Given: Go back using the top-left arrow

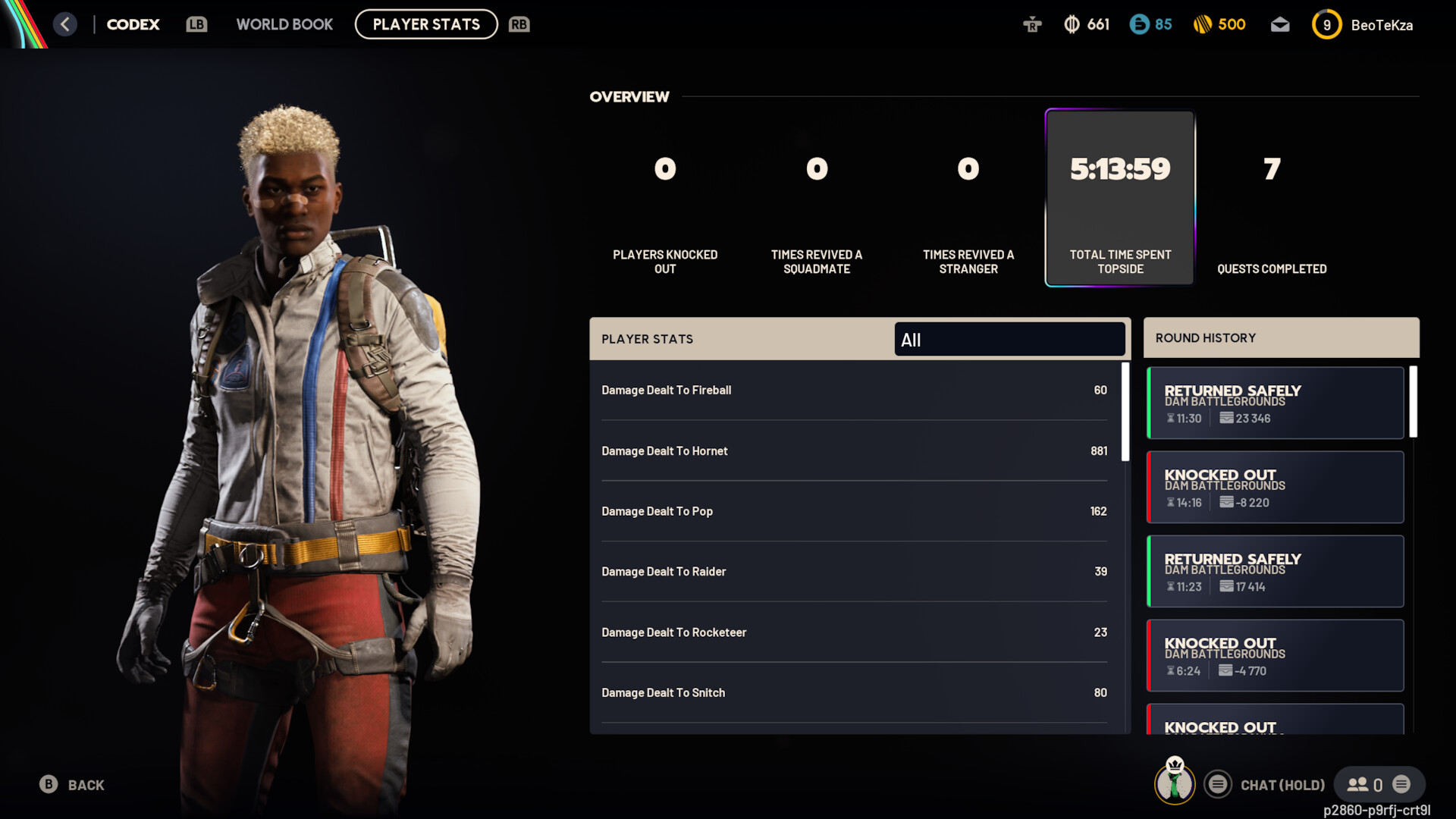Looking at the screenshot, I should (65, 24).
